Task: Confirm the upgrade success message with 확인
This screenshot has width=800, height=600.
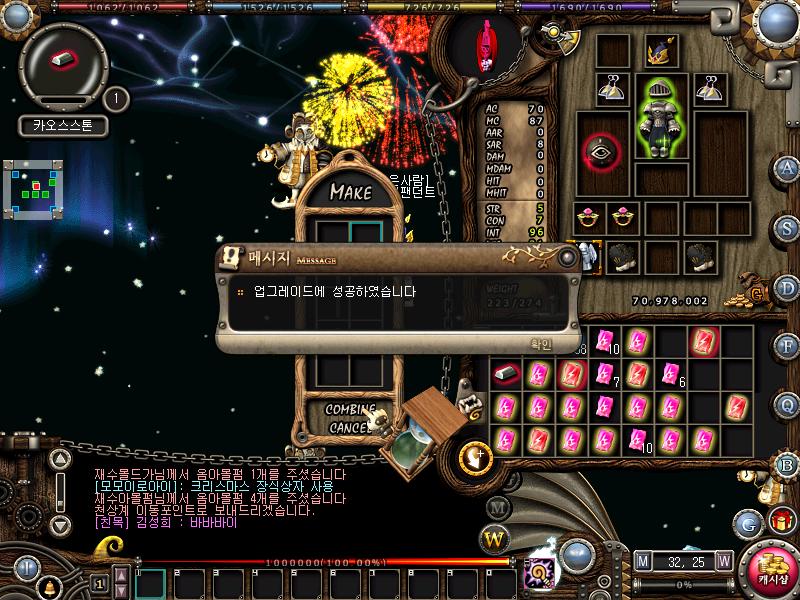Action: (x=540, y=343)
